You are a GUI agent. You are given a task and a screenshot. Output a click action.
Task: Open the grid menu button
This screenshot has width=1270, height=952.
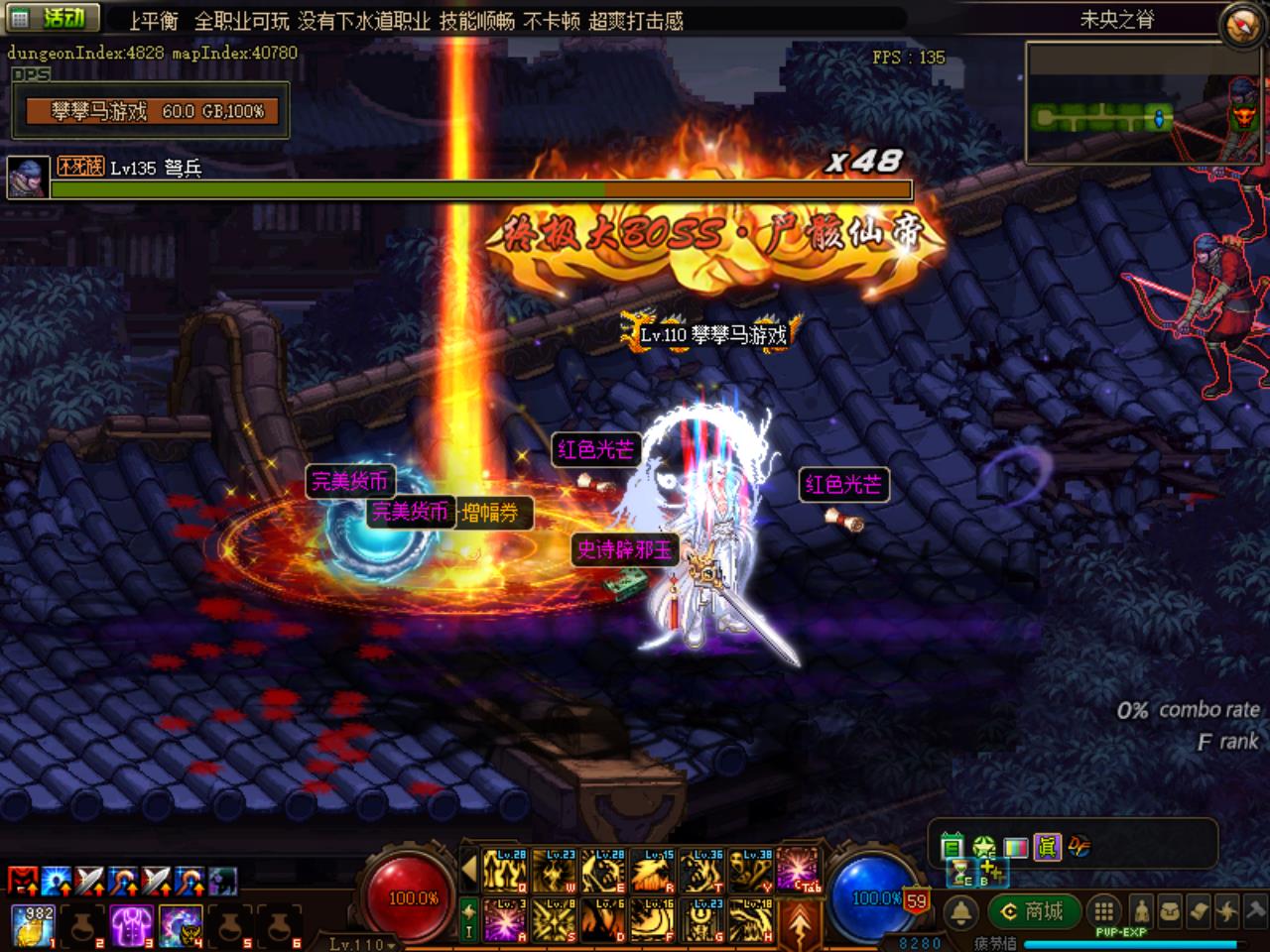(1102, 911)
